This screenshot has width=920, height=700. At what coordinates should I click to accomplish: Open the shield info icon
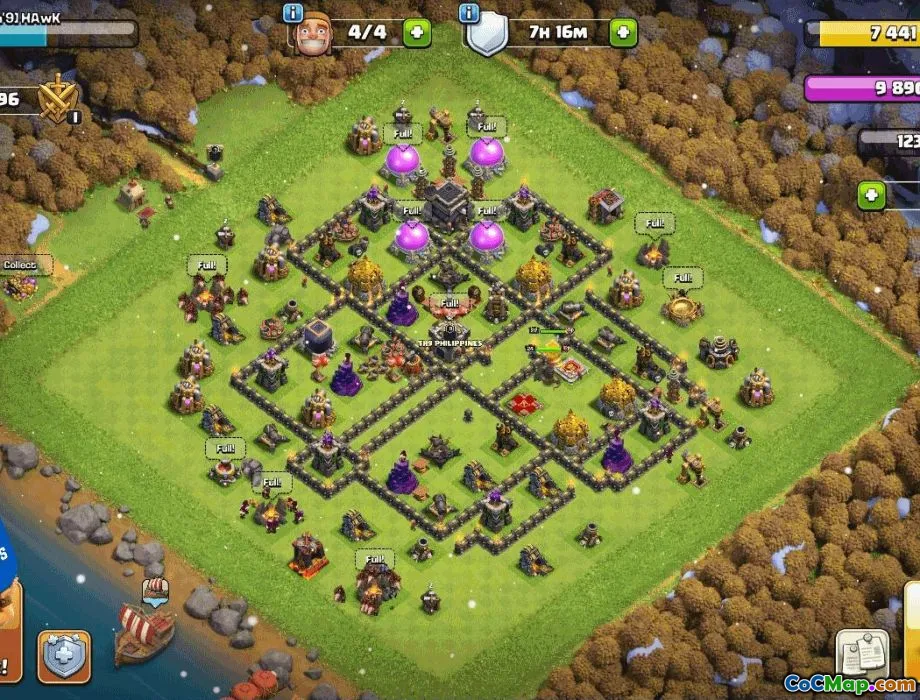pos(468,13)
